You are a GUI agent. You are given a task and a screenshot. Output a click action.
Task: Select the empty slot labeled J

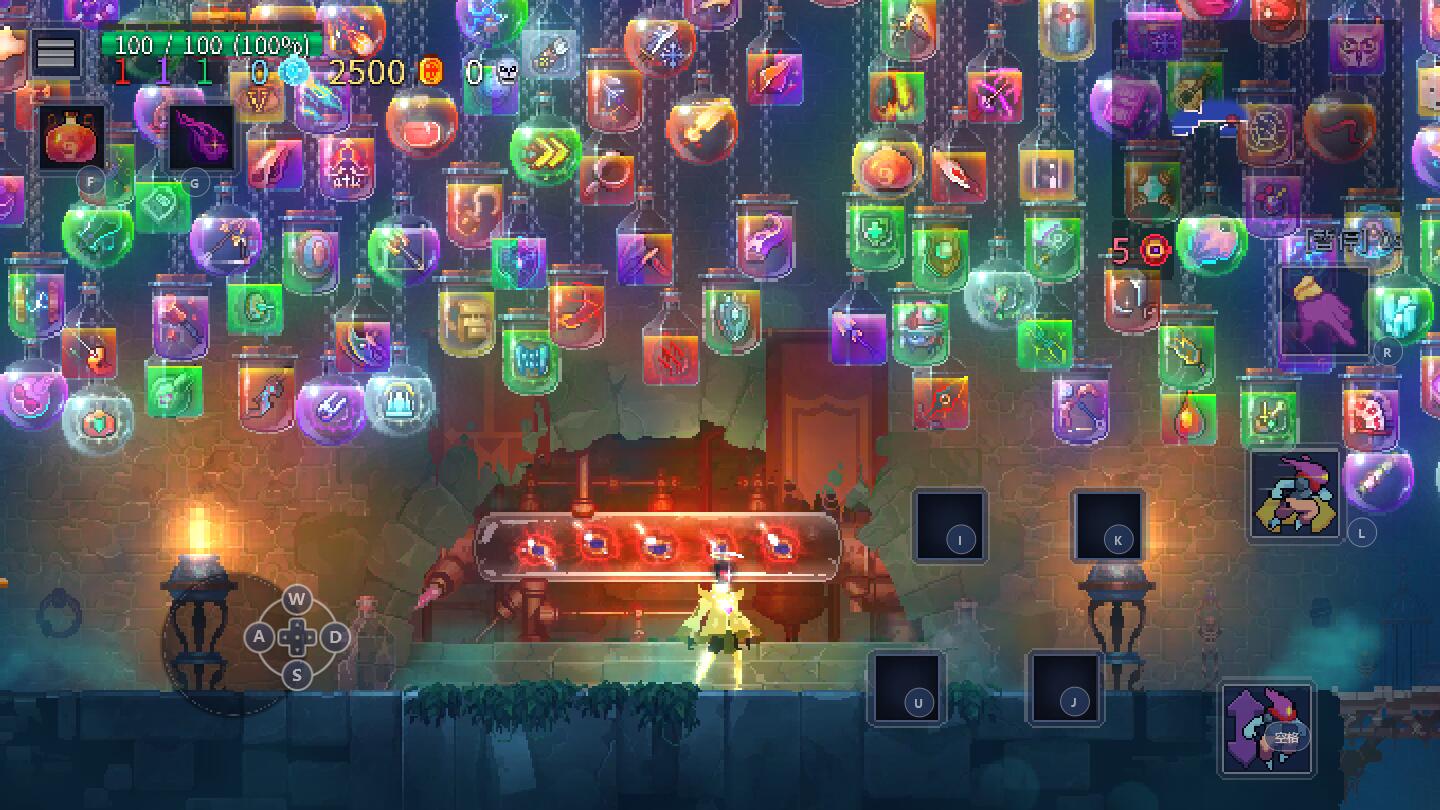click(1065, 688)
